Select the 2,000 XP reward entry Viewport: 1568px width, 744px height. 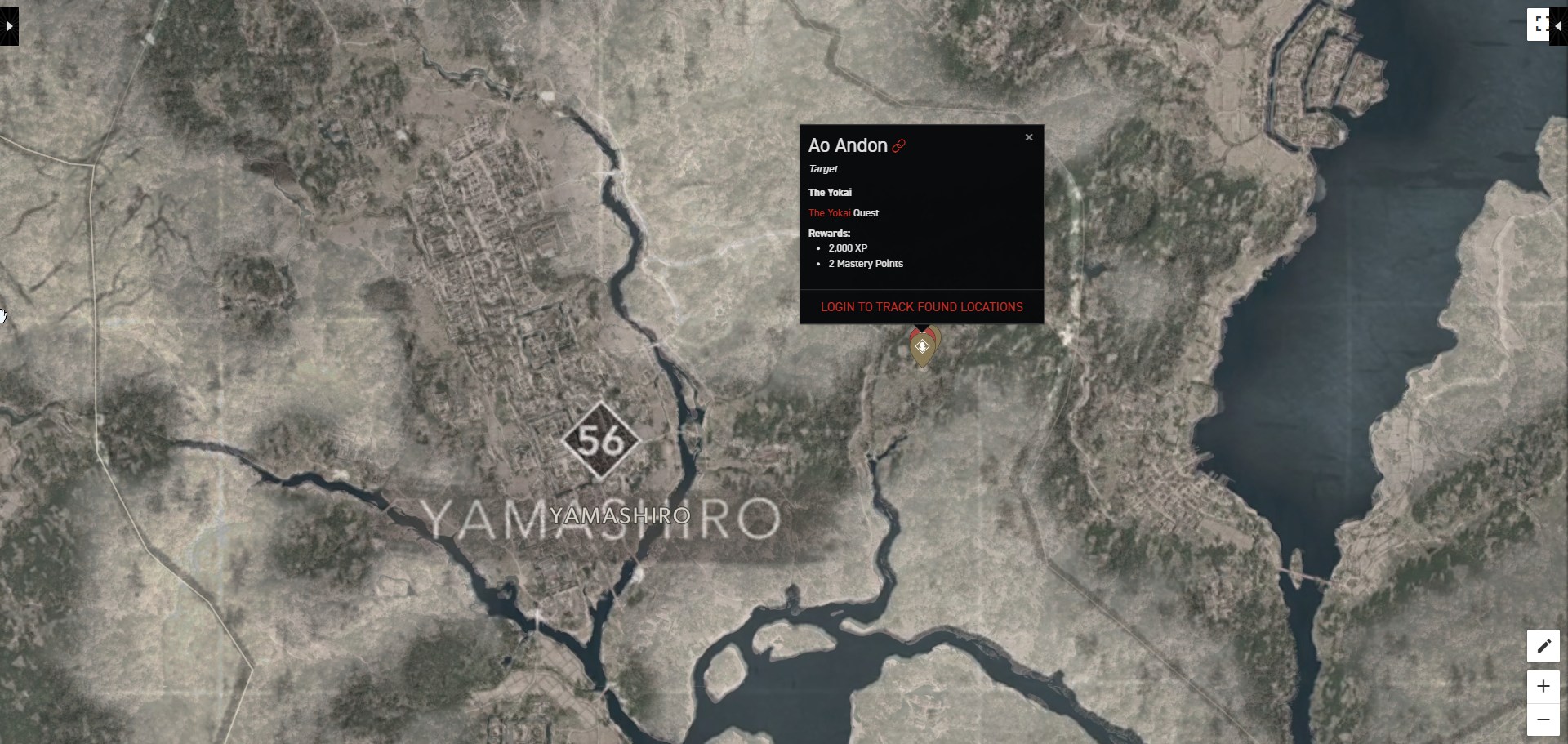click(848, 247)
